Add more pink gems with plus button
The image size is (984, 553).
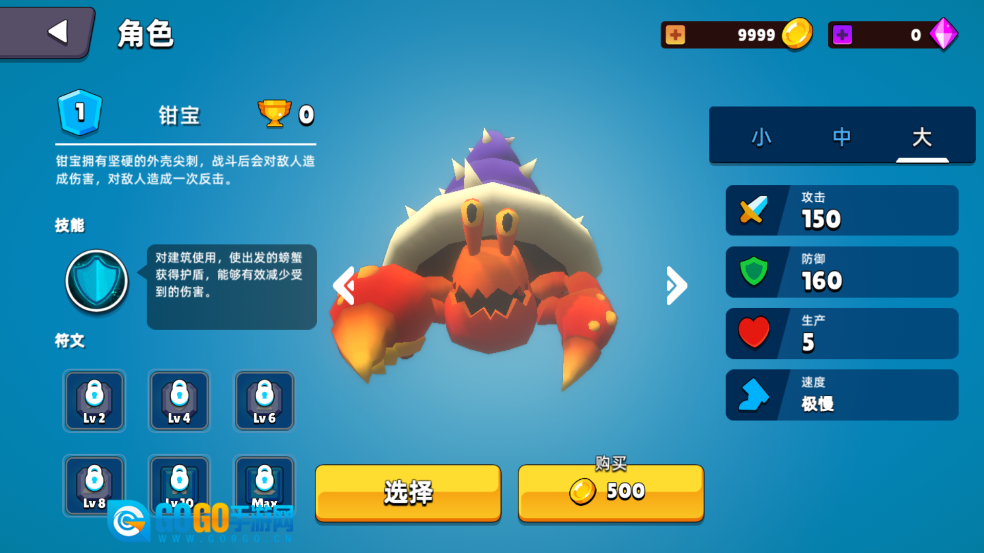pyautogui.click(x=842, y=35)
